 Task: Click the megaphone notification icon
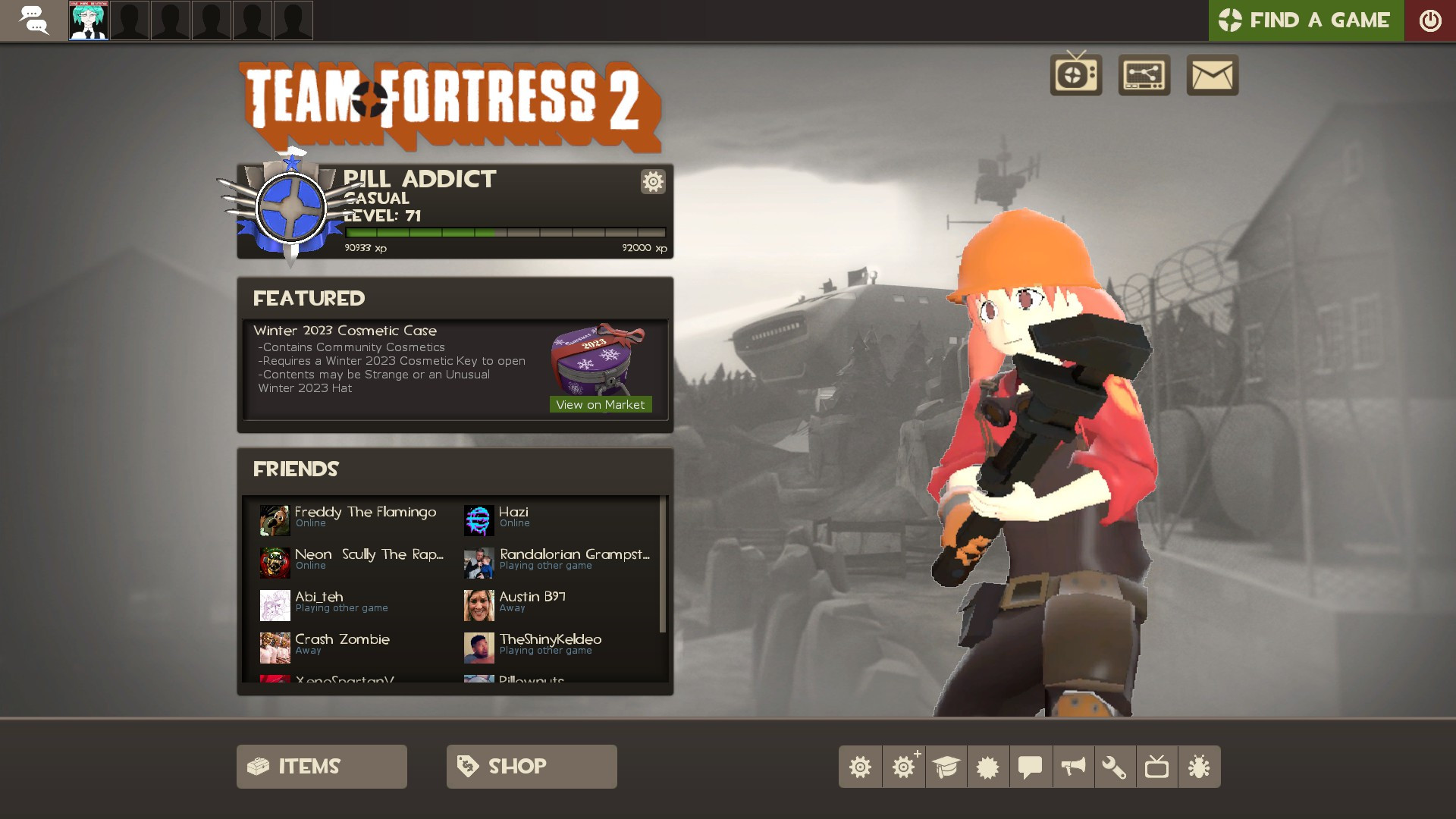pyautogui.click(x=1073, y=766)
